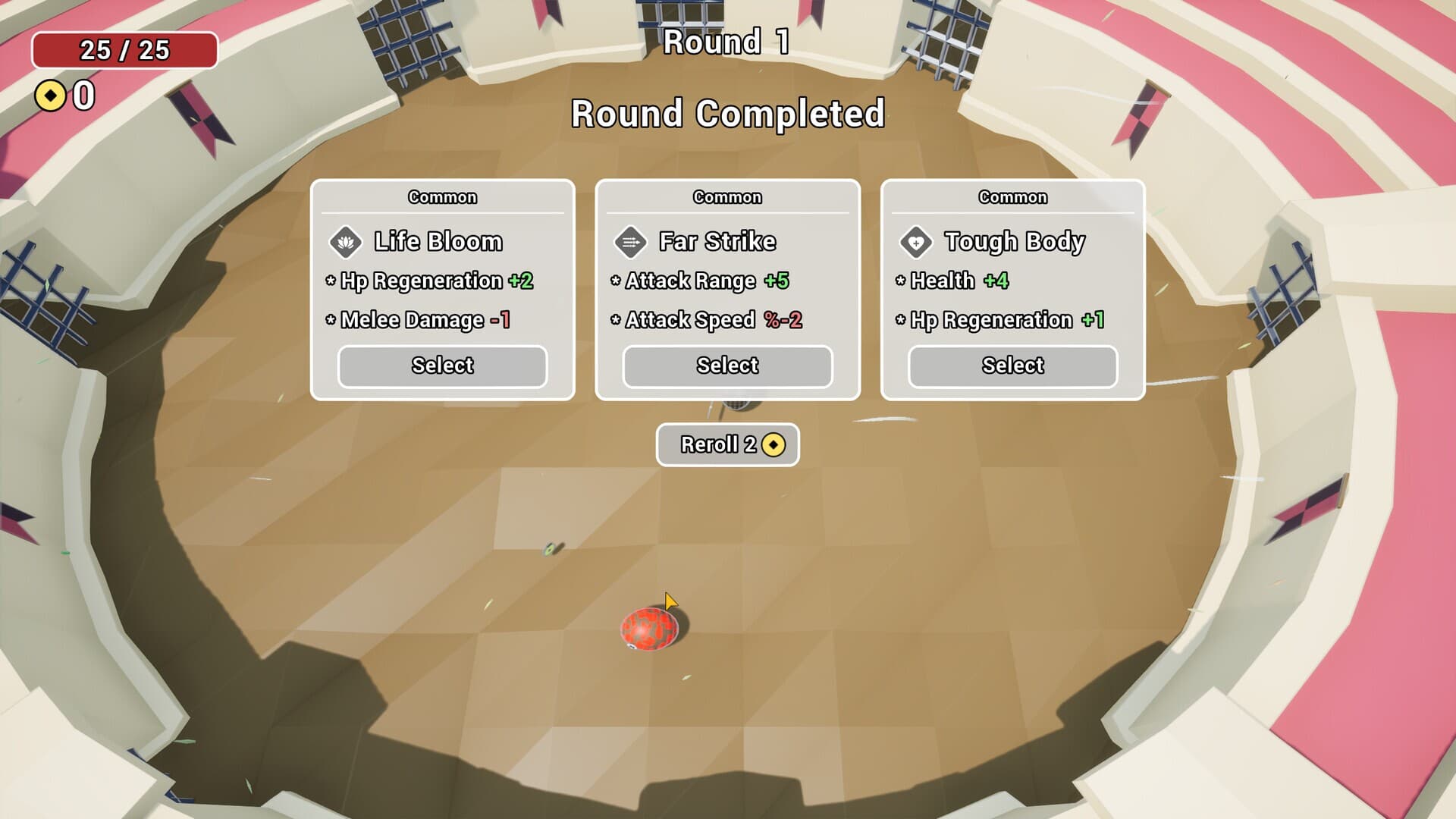
Task: Click the Life Bloom lotus icon
Action: [344, 241]
